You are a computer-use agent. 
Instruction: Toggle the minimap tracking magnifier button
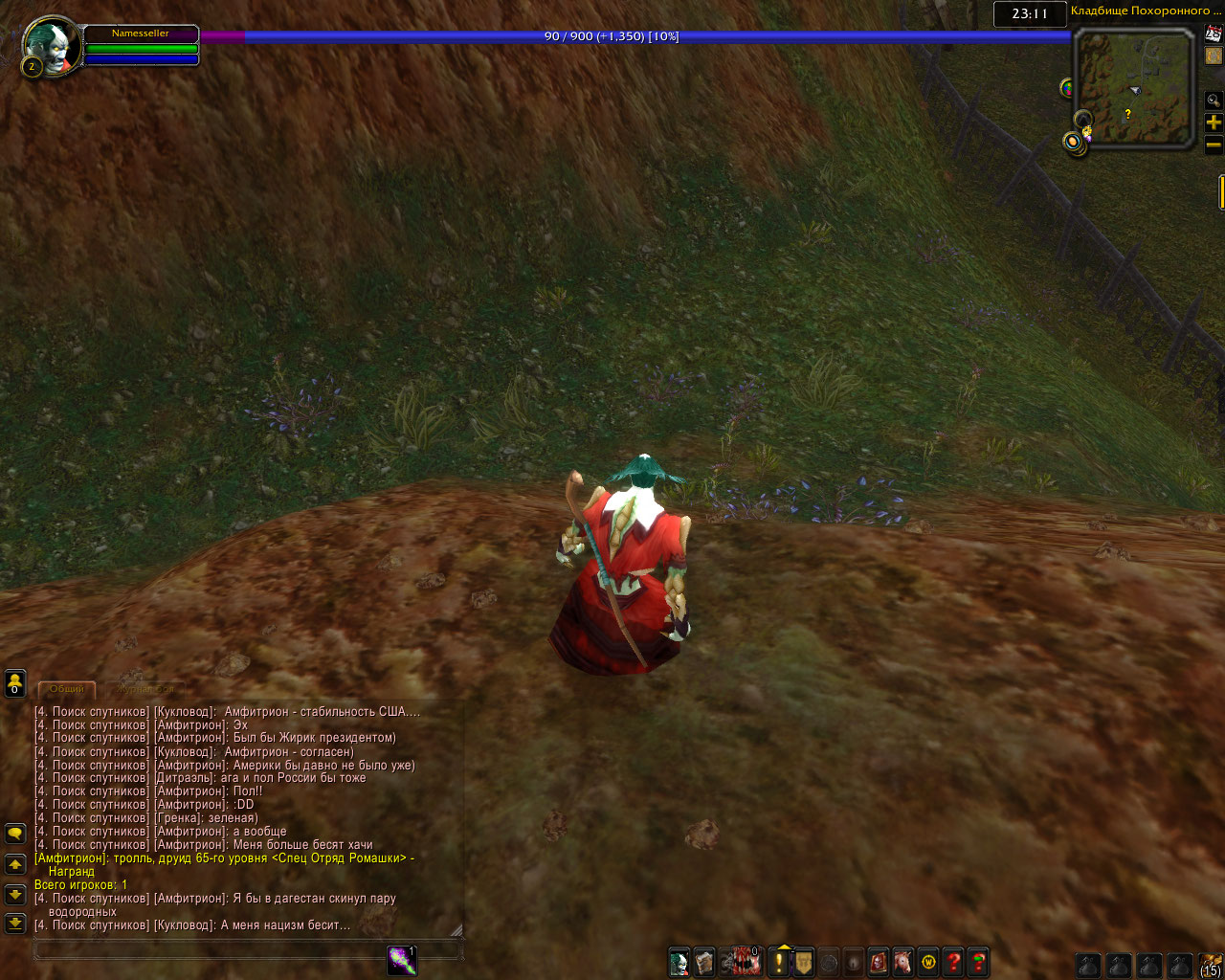[1214, 100]
